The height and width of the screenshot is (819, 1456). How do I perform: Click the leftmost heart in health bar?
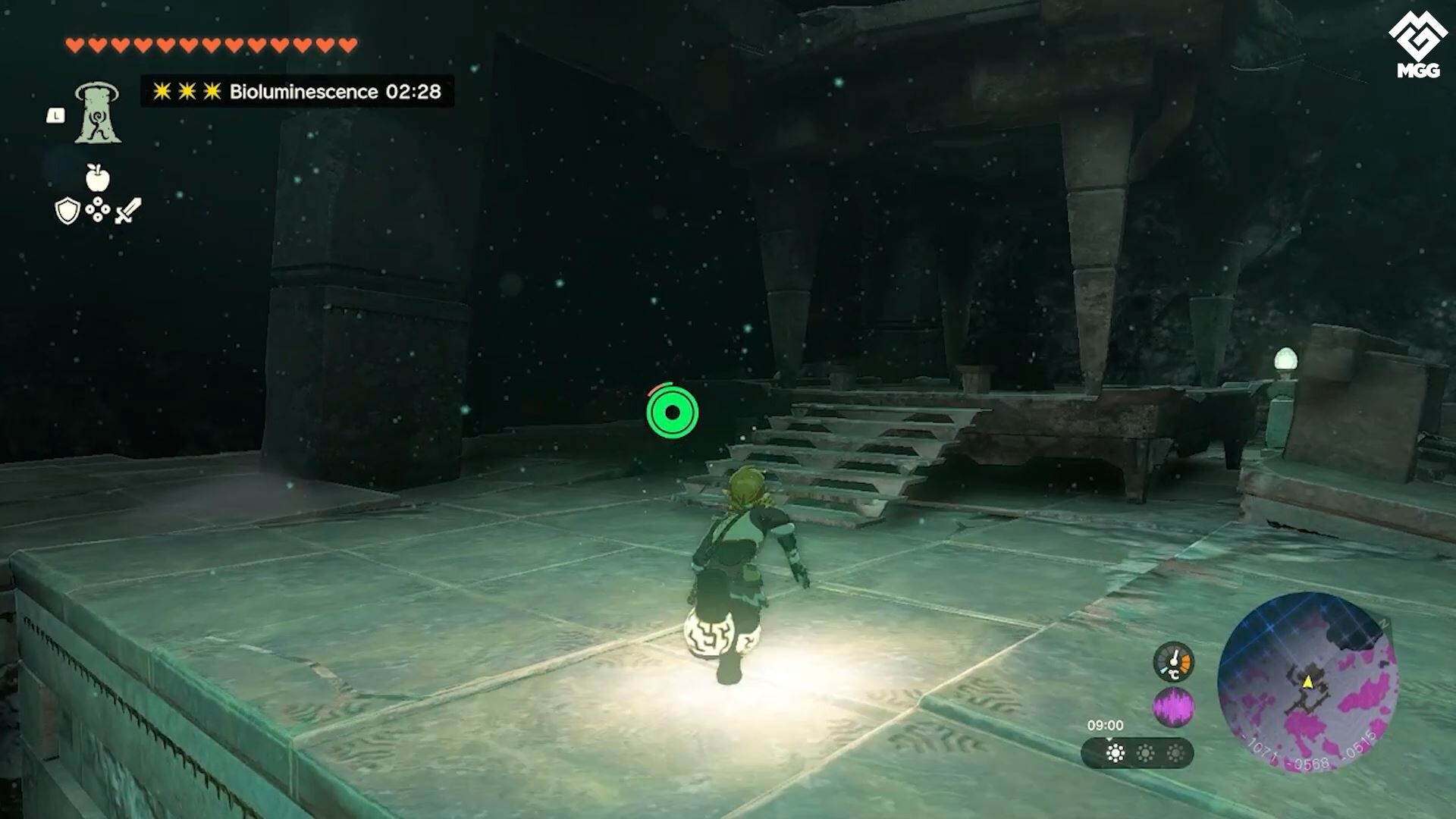pyautogui.click(x=75, y=44)
